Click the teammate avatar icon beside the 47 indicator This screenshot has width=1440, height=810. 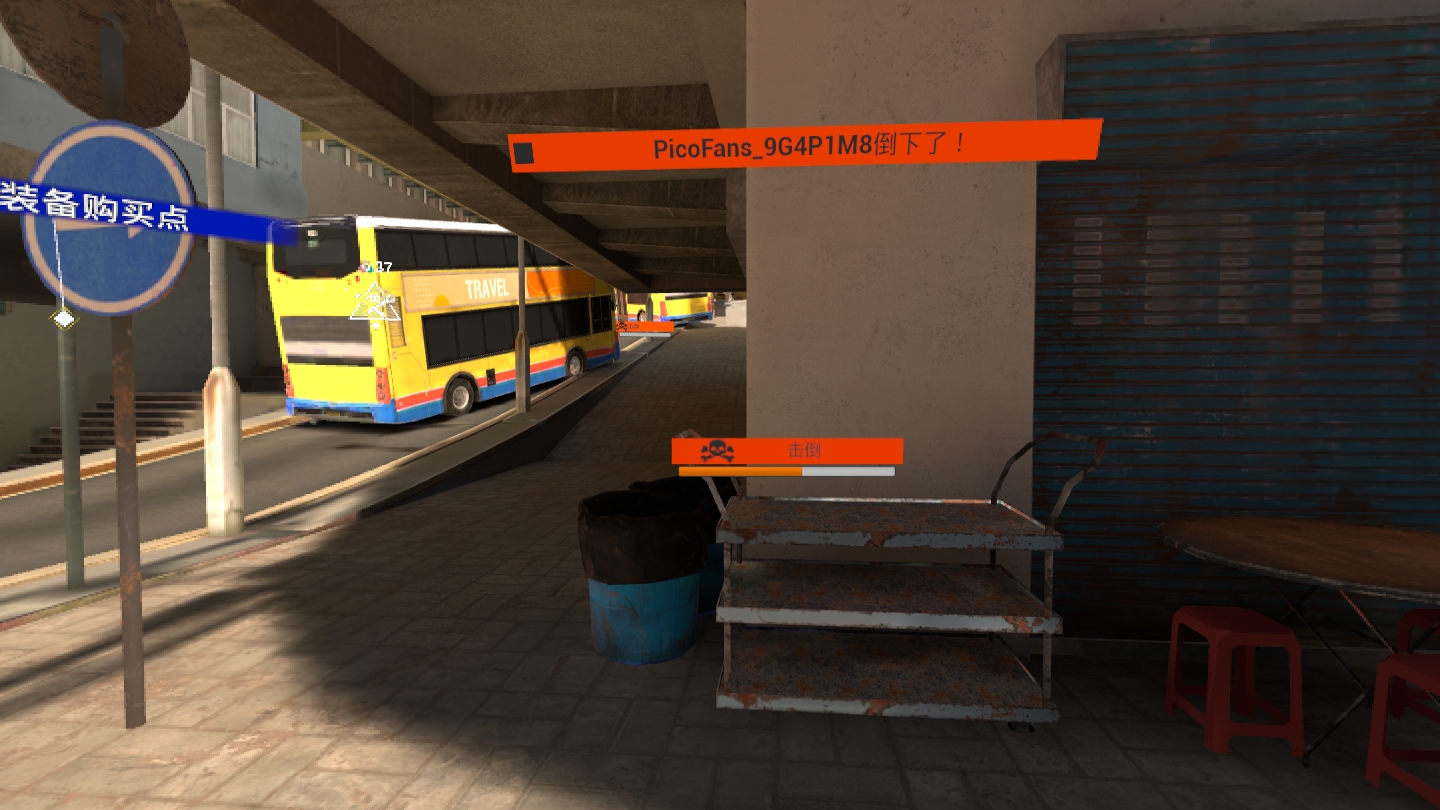click(x=366, y=267)
